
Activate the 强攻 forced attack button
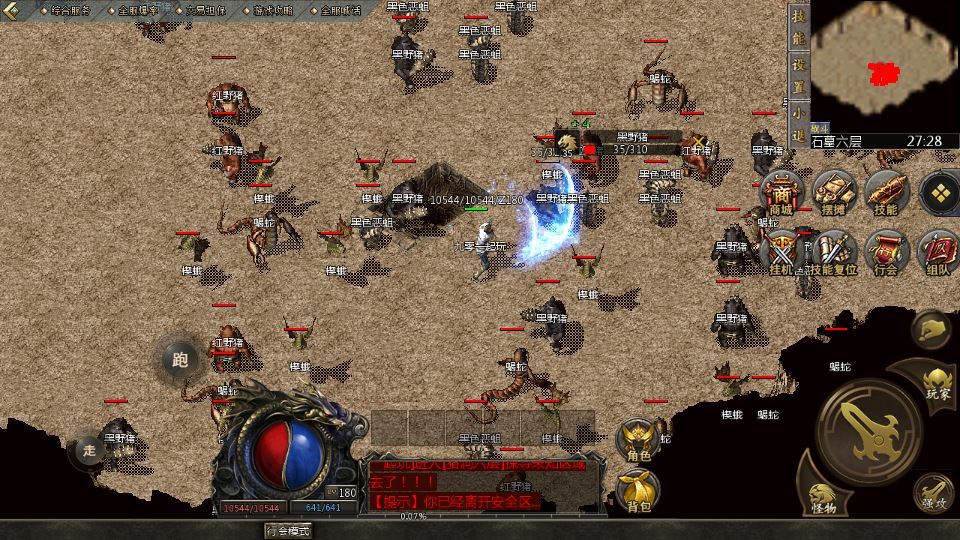click(x=932, y=492)
